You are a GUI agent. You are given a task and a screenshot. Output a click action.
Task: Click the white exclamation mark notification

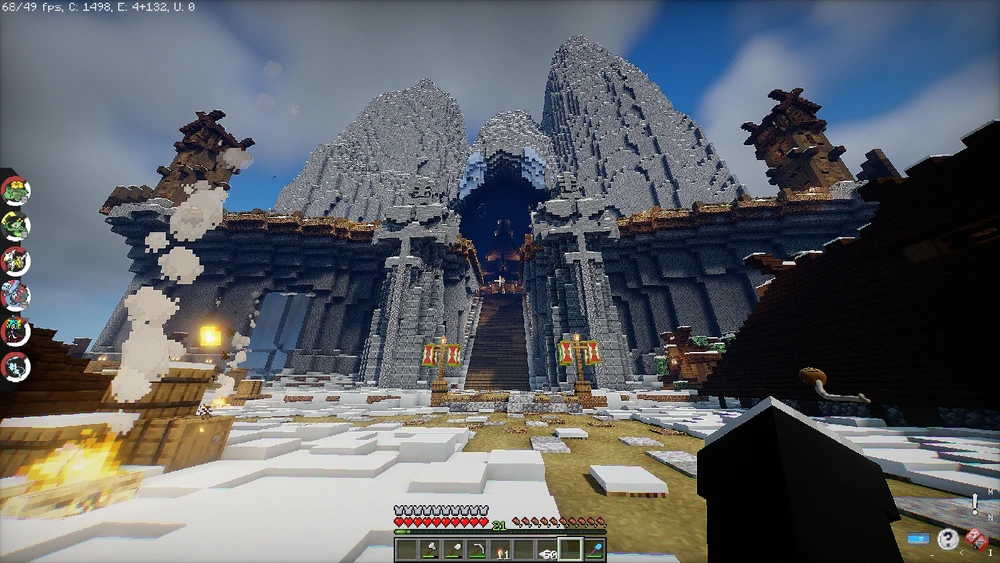(x=973, y=504)
